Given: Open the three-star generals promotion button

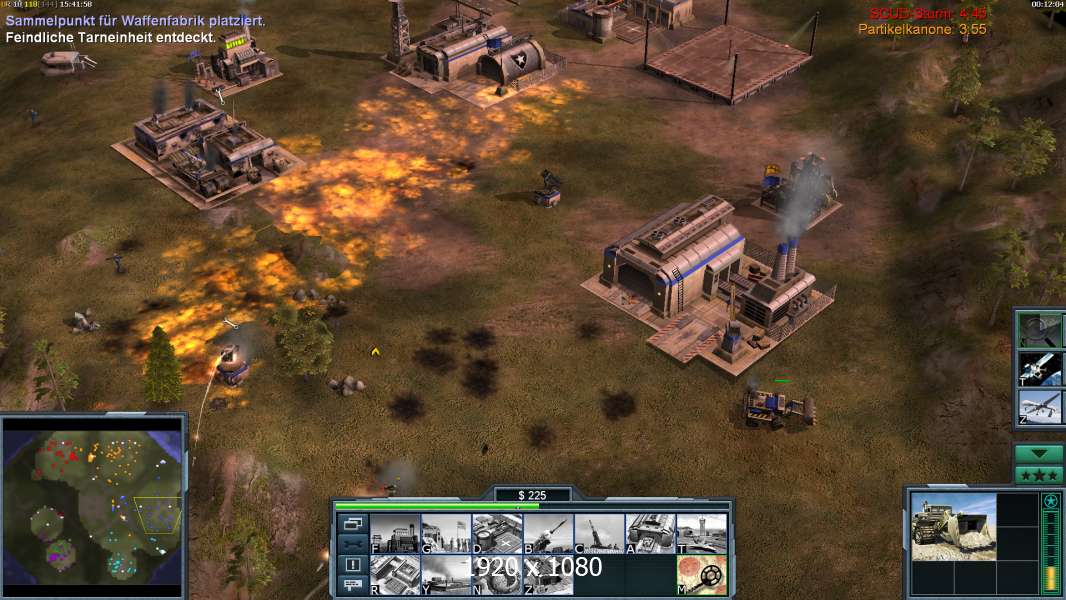Looking at the screenshot, I should (1039, 475).
